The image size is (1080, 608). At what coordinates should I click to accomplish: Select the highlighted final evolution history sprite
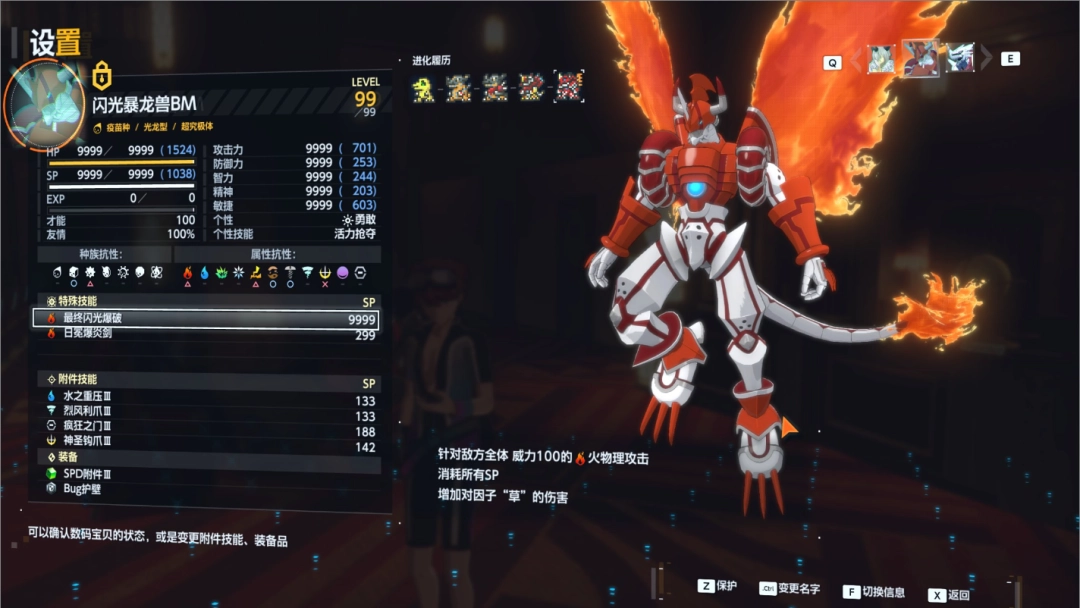[569, 87]
